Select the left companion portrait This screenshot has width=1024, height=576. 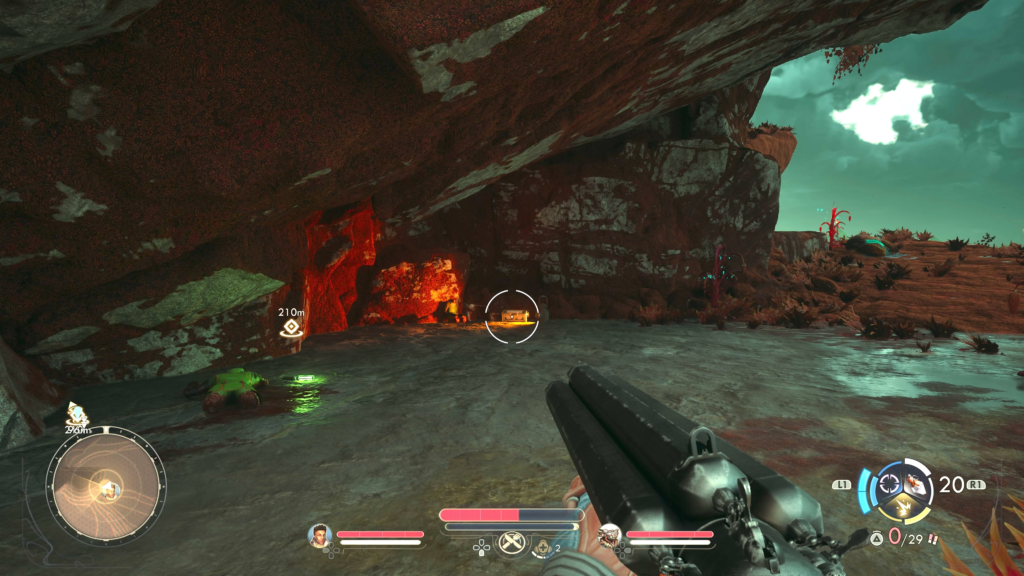click(x=320, y=535)
